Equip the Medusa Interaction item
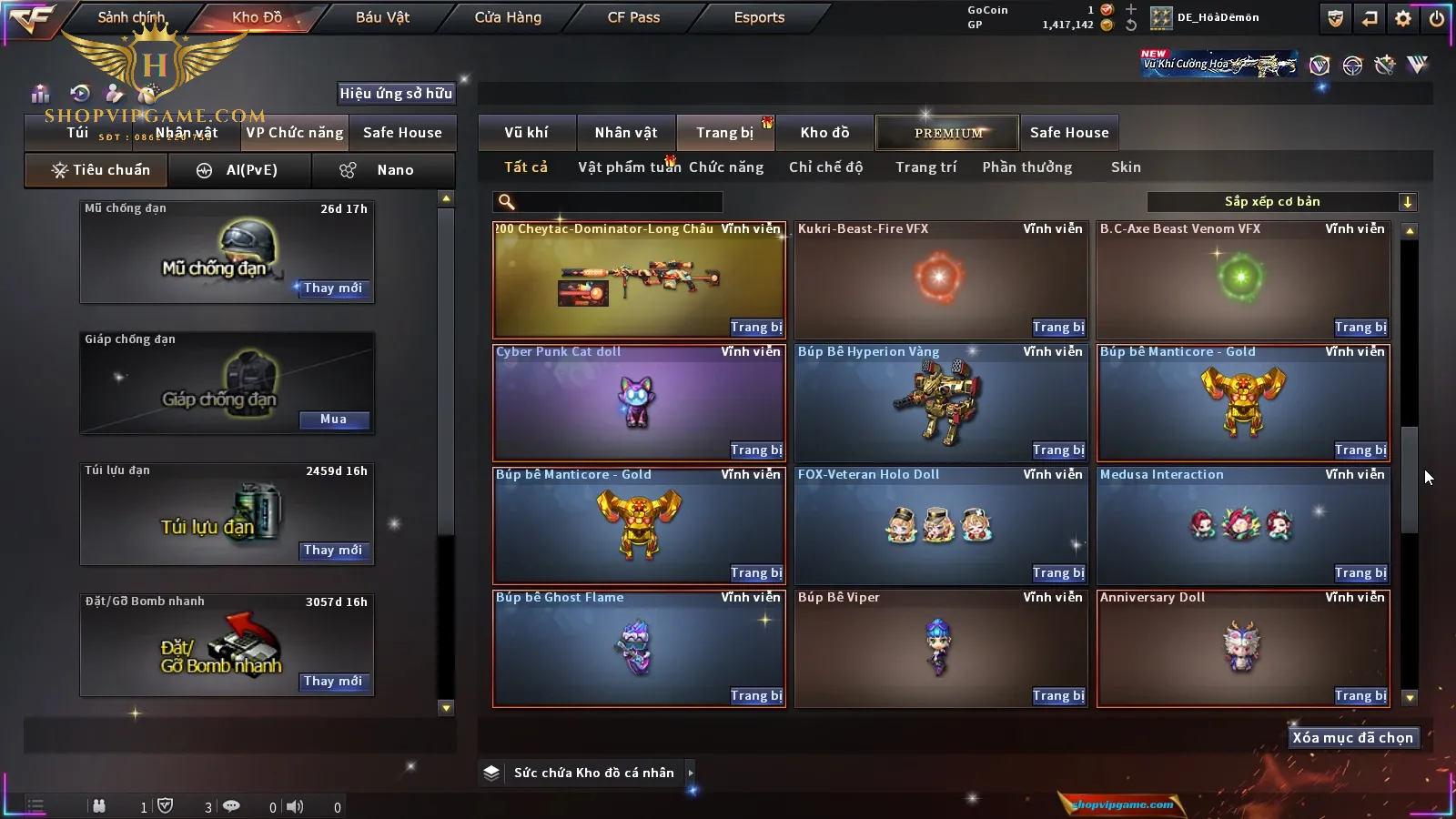This screenshot has height=819, width=1456. pos(1360,573)
